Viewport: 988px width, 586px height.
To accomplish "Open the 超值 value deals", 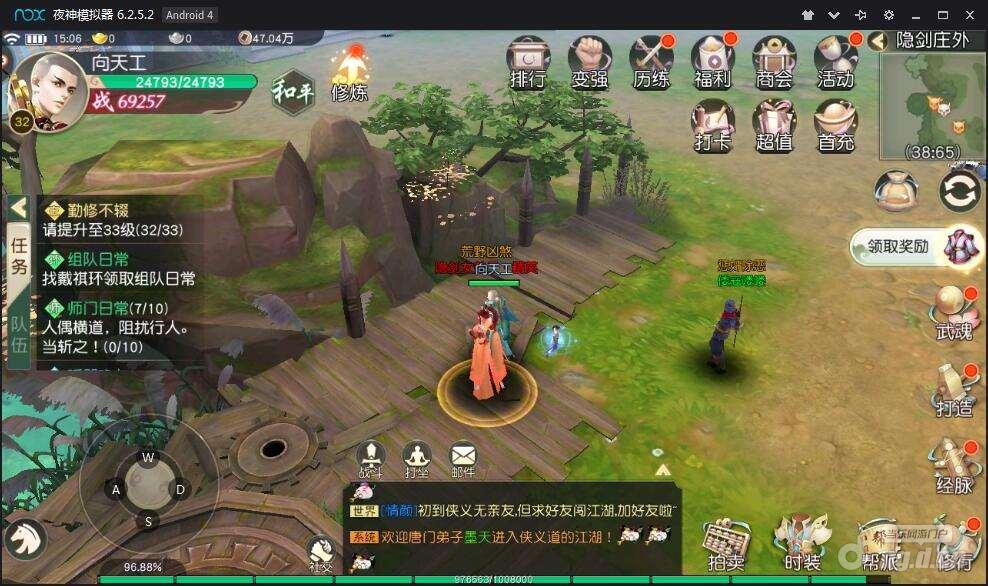I will click(774, 125).
